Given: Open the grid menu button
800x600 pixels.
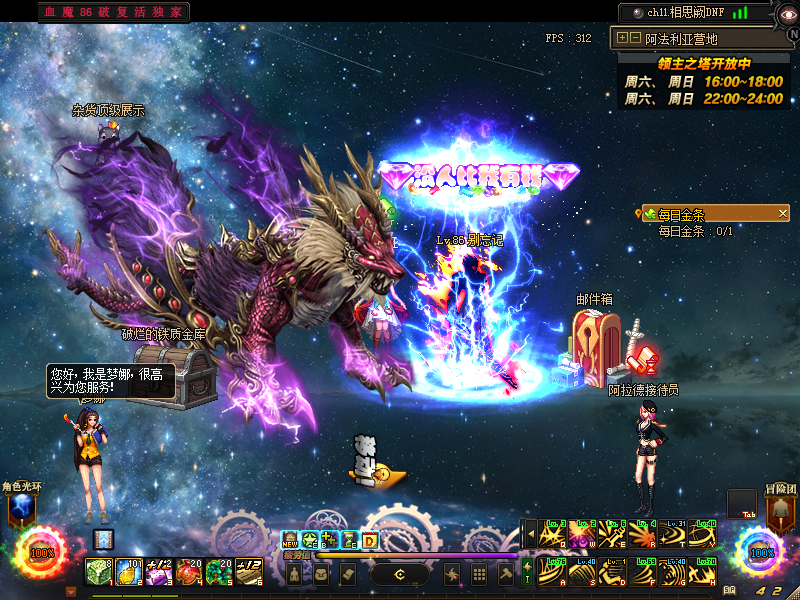Looking at the screenshot, I should pos(479,574).
